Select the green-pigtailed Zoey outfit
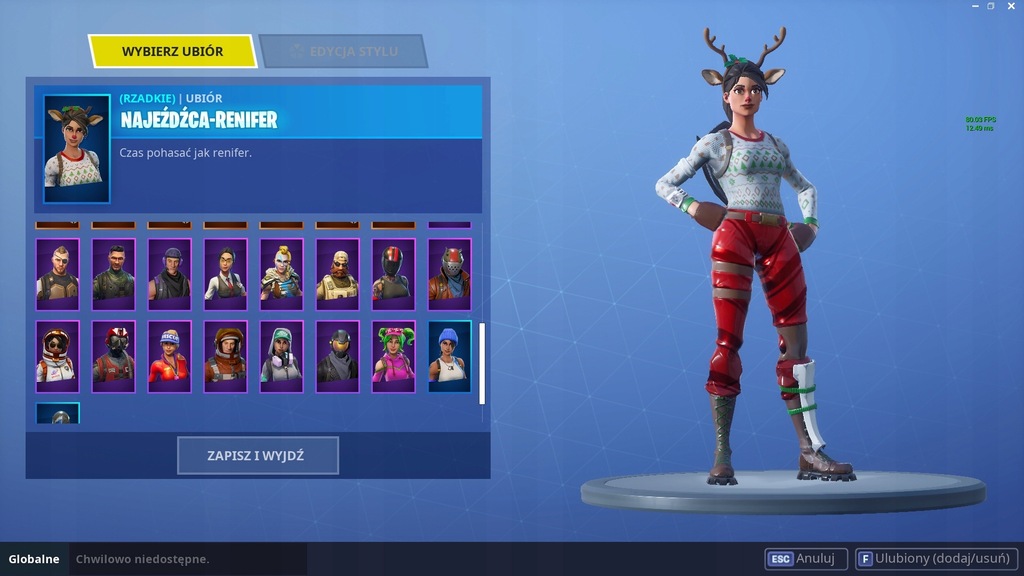 pyautogui.click(x=393, y=356)
